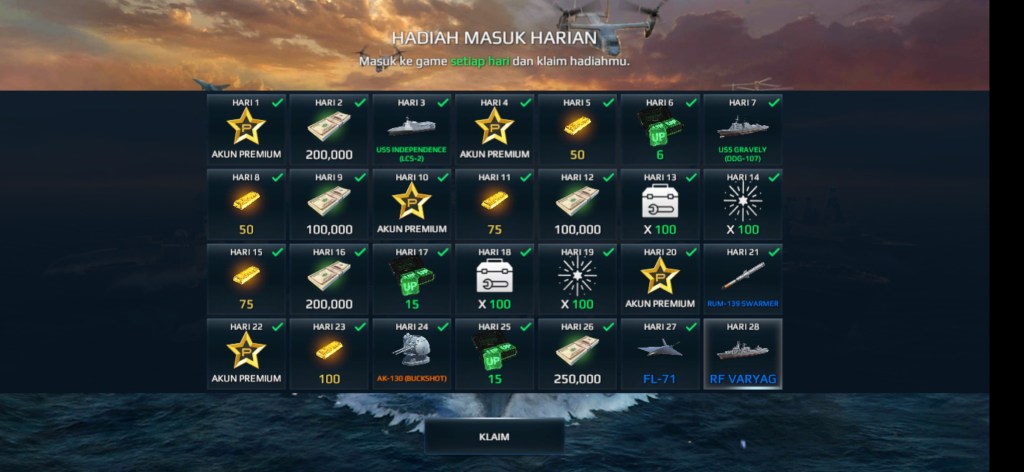Tap the Hari 9 100,000 cash reward
Viewport: 1024px width, 472px height.
pyautogui.click(x=328, y=205)
